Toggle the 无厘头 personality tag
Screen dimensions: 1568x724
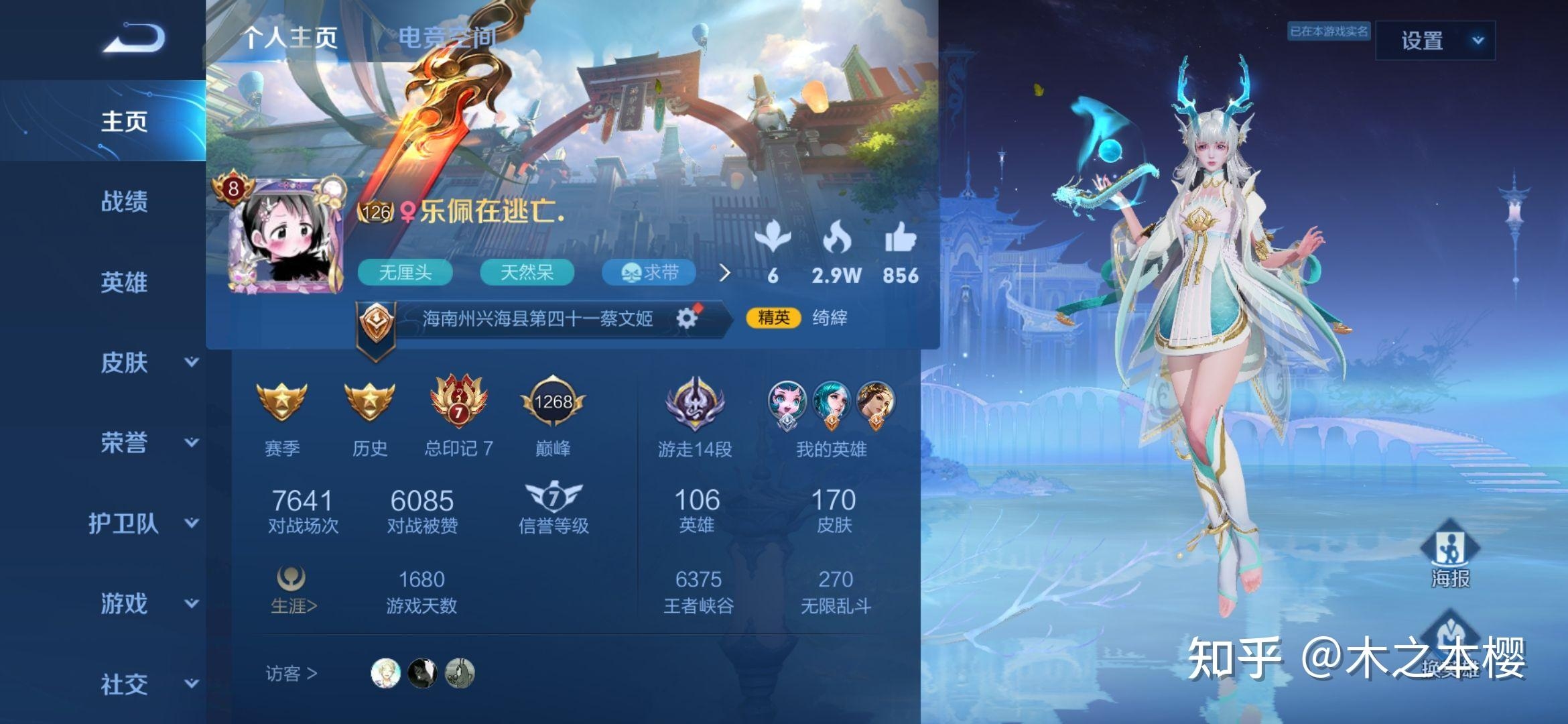405,273
